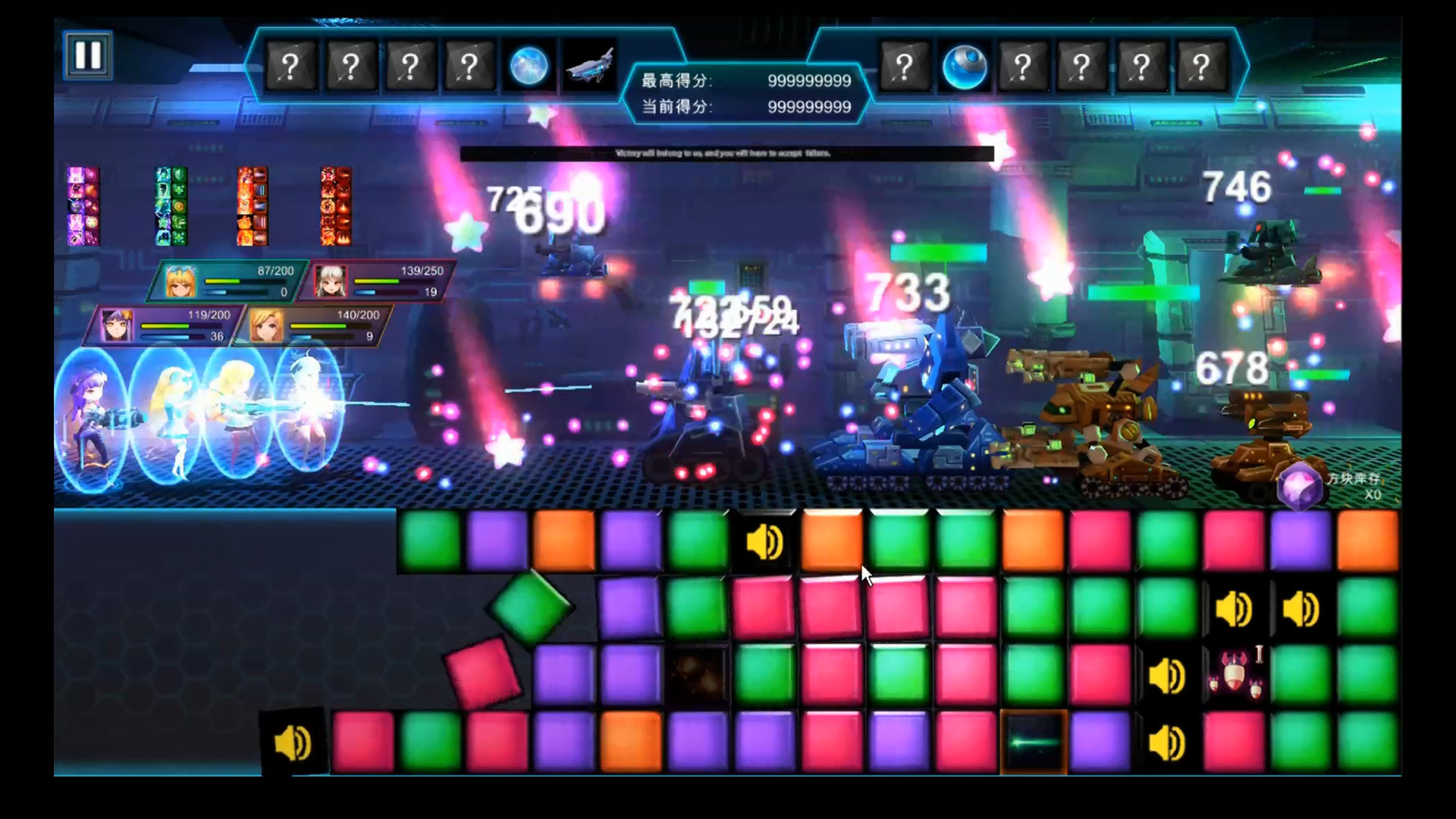Tap the tilted pink block

(x=482, y=673)
